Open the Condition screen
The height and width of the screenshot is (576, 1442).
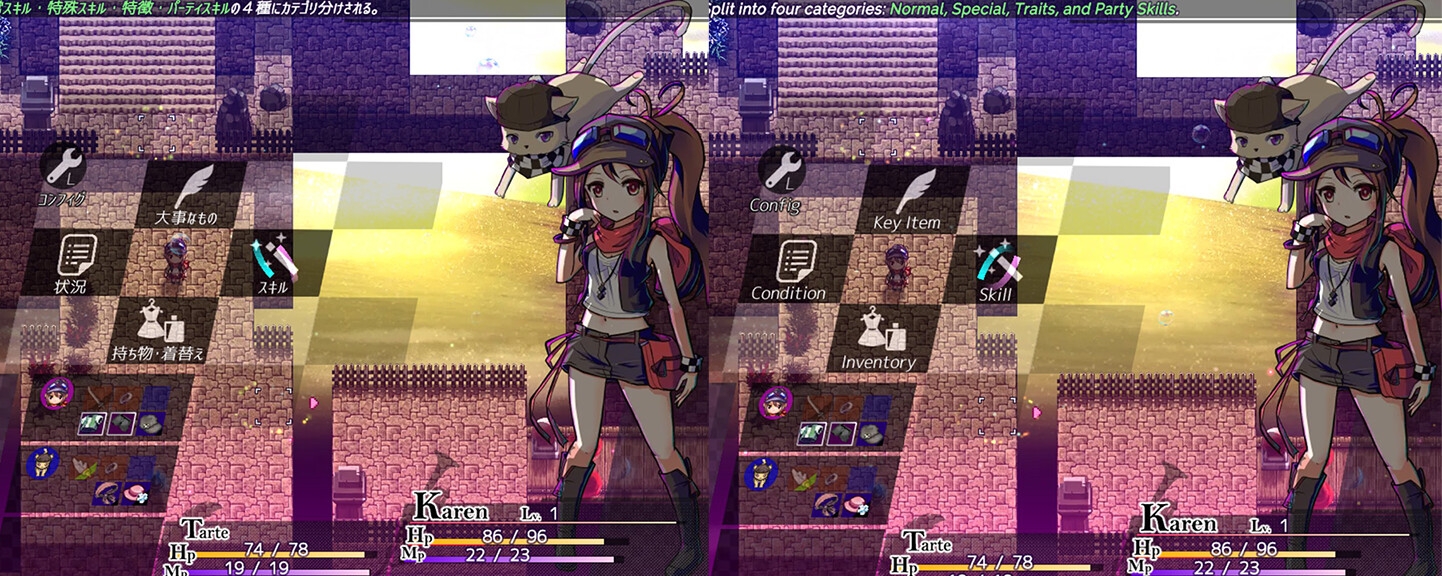point(789,268)
